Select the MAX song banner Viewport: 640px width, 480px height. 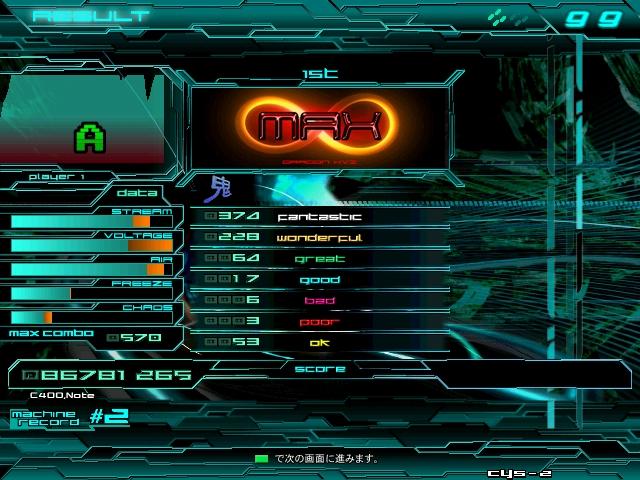point(320,126)
